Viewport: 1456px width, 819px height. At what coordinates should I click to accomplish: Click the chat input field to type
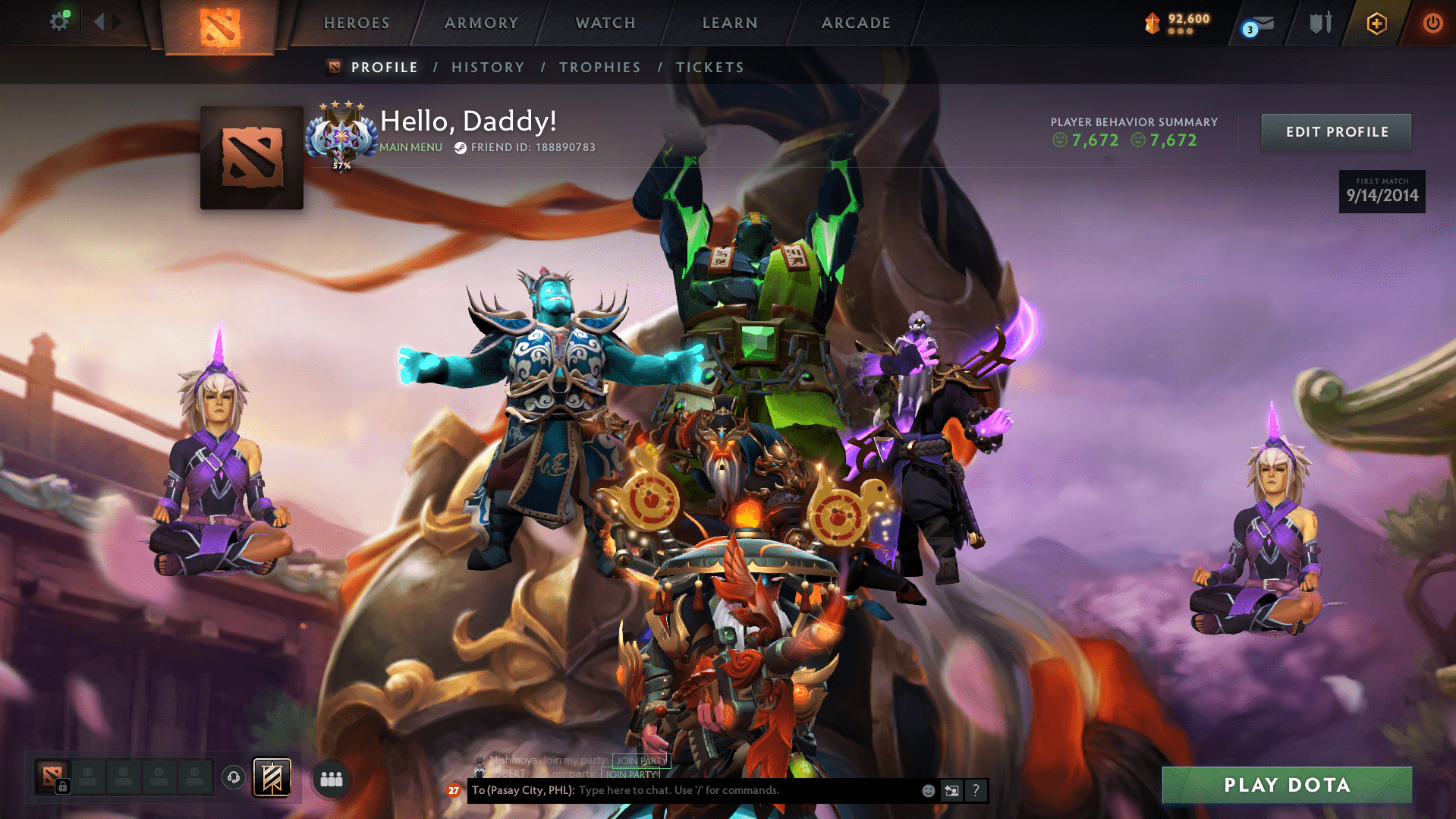(x=721, y=790)
